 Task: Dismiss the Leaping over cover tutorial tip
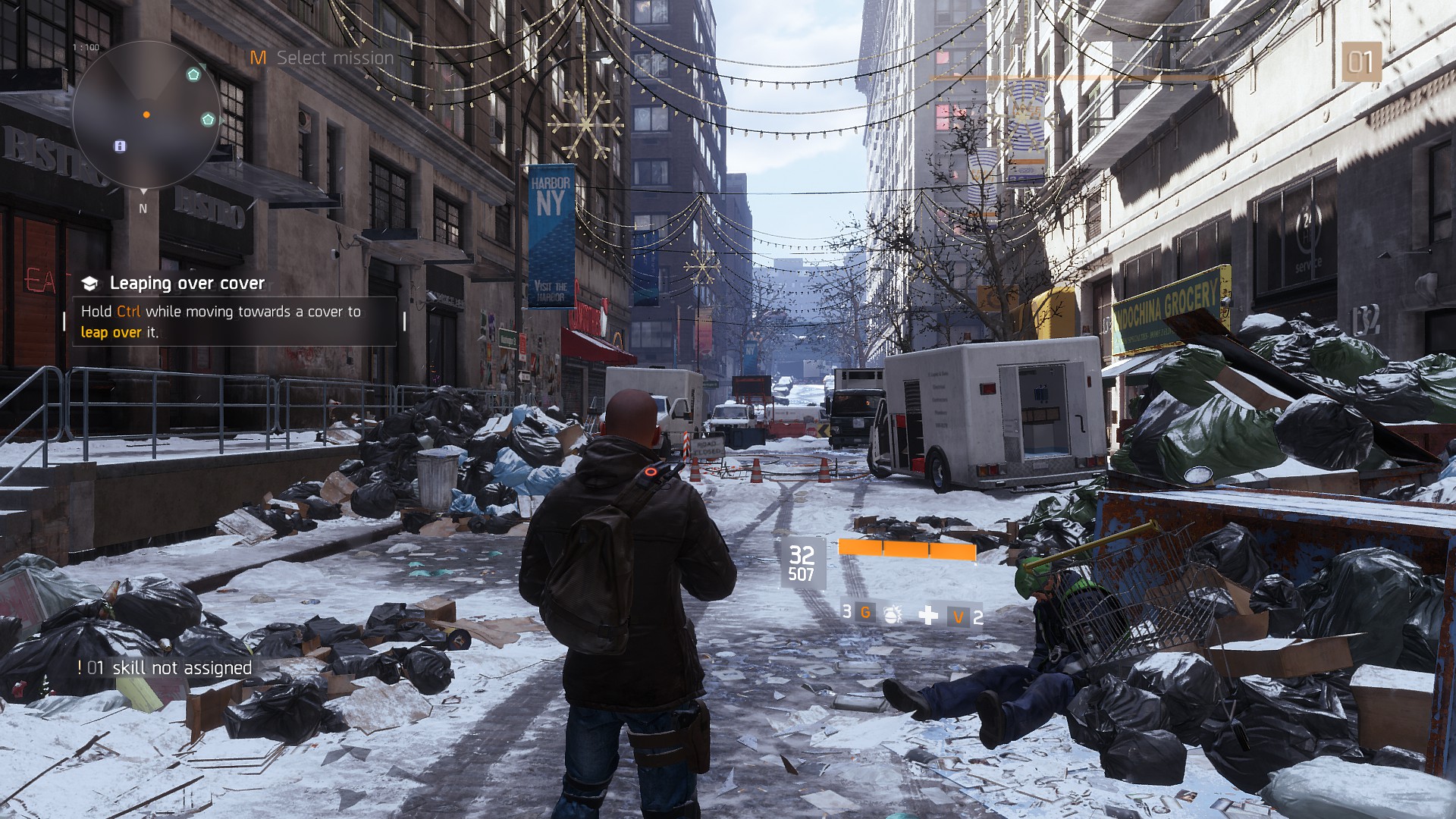coord(234,312)
